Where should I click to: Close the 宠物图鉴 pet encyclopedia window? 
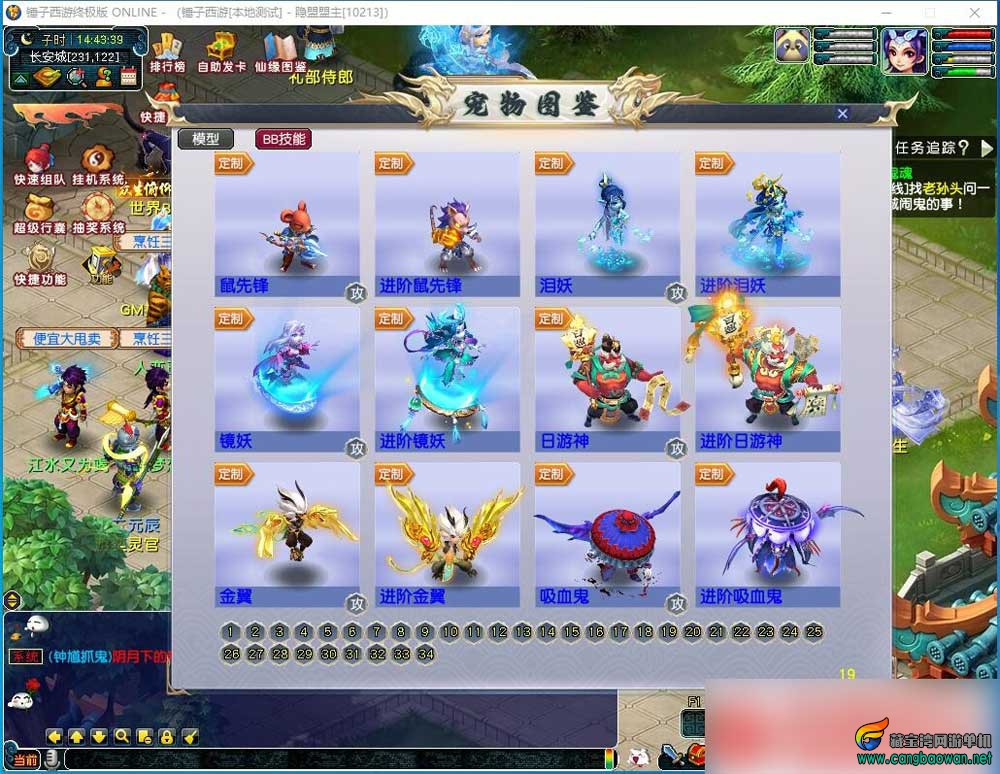click(x=842, y=114)
